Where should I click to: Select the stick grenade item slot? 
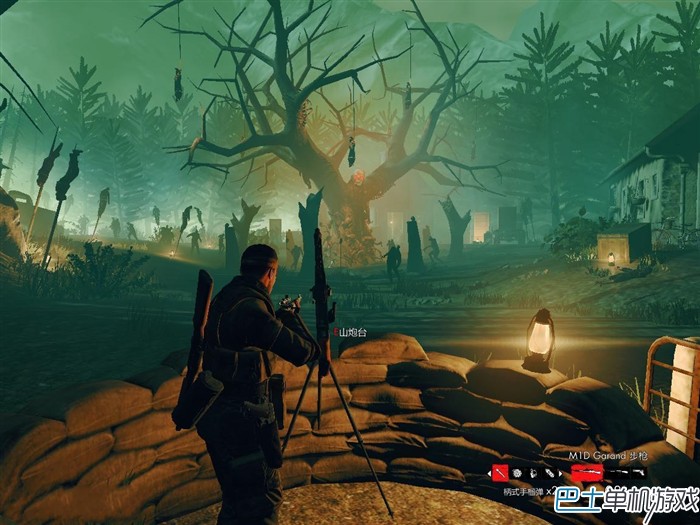pyautogui.click(x=500, y=472)
